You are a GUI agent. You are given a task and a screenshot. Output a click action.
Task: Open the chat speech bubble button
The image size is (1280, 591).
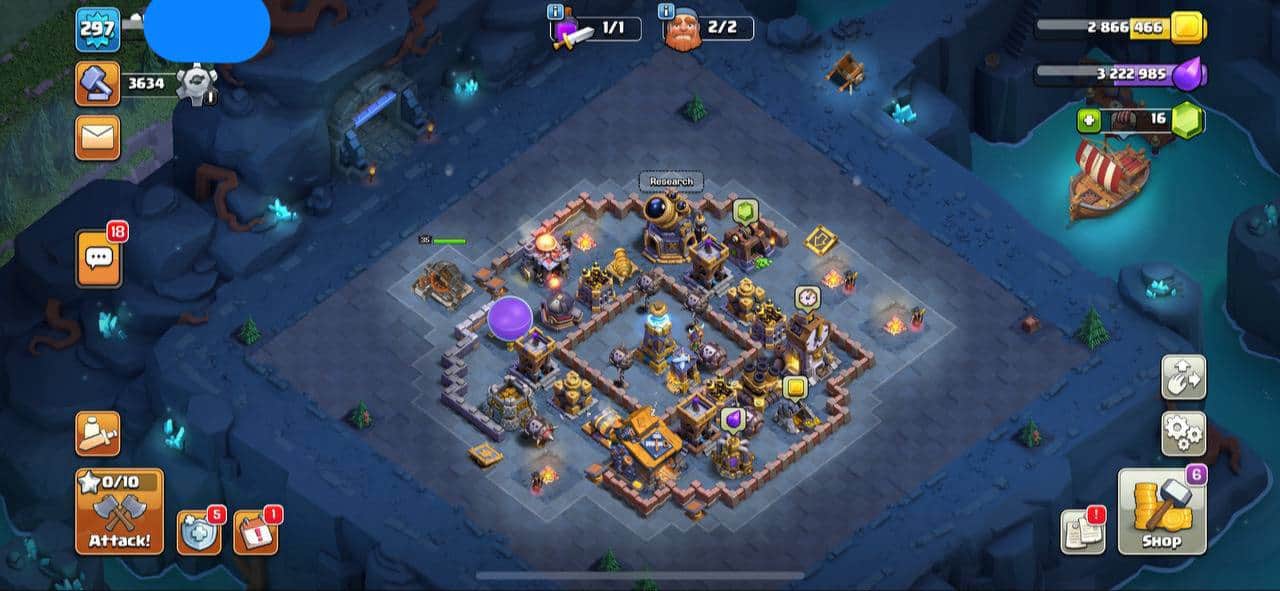pyautogui.click(x=98, y=258)
